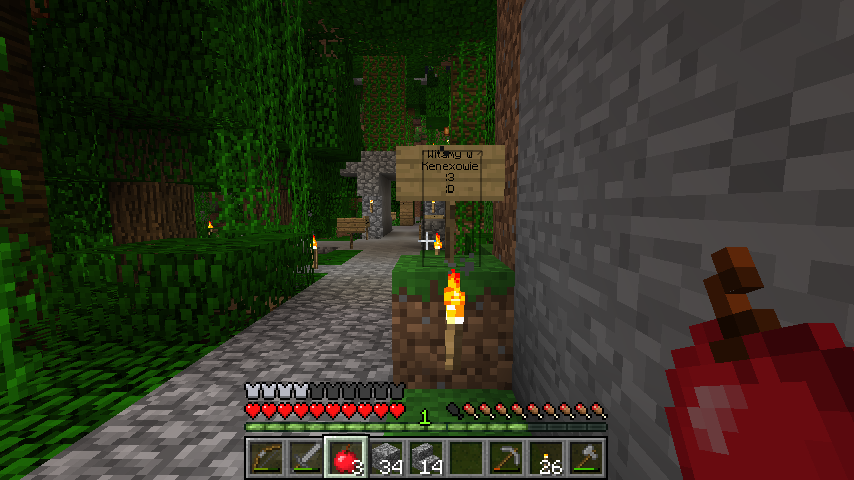Select the cobblestone stack of 34
Viewport: 854px width, 480px height.
click(x=386, y=458)
